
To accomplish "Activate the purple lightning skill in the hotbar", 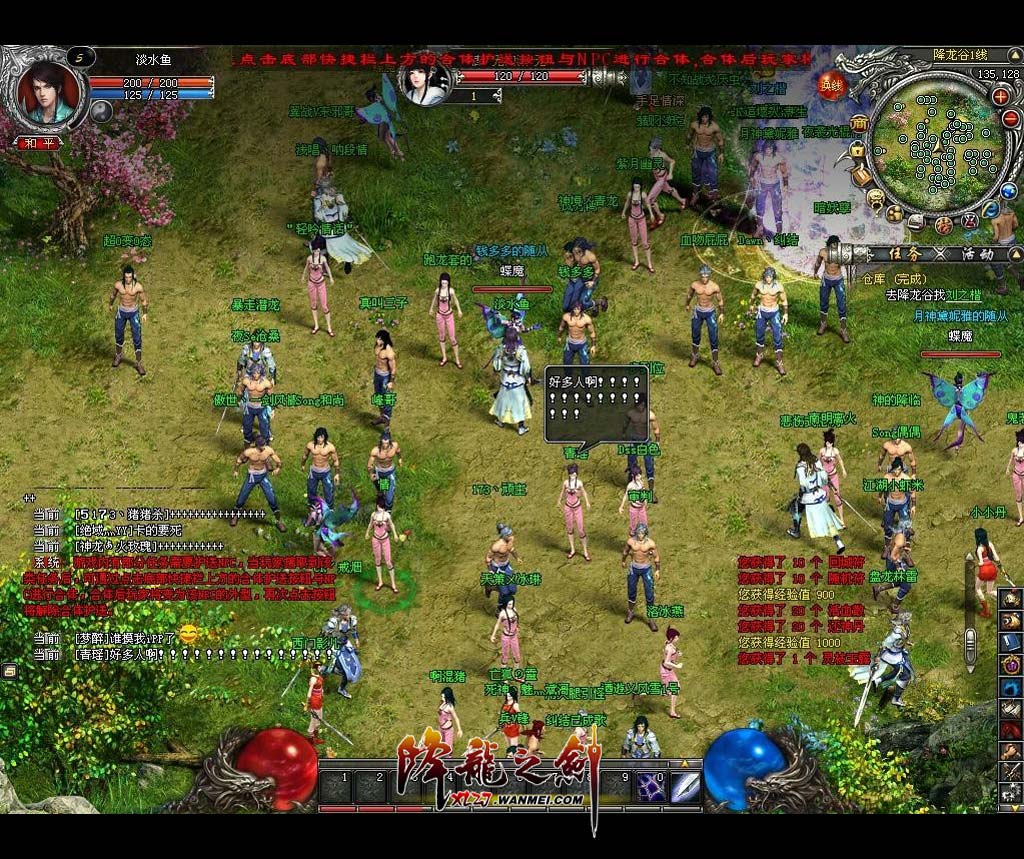I will pyautogui.click(x=651, y=787).
